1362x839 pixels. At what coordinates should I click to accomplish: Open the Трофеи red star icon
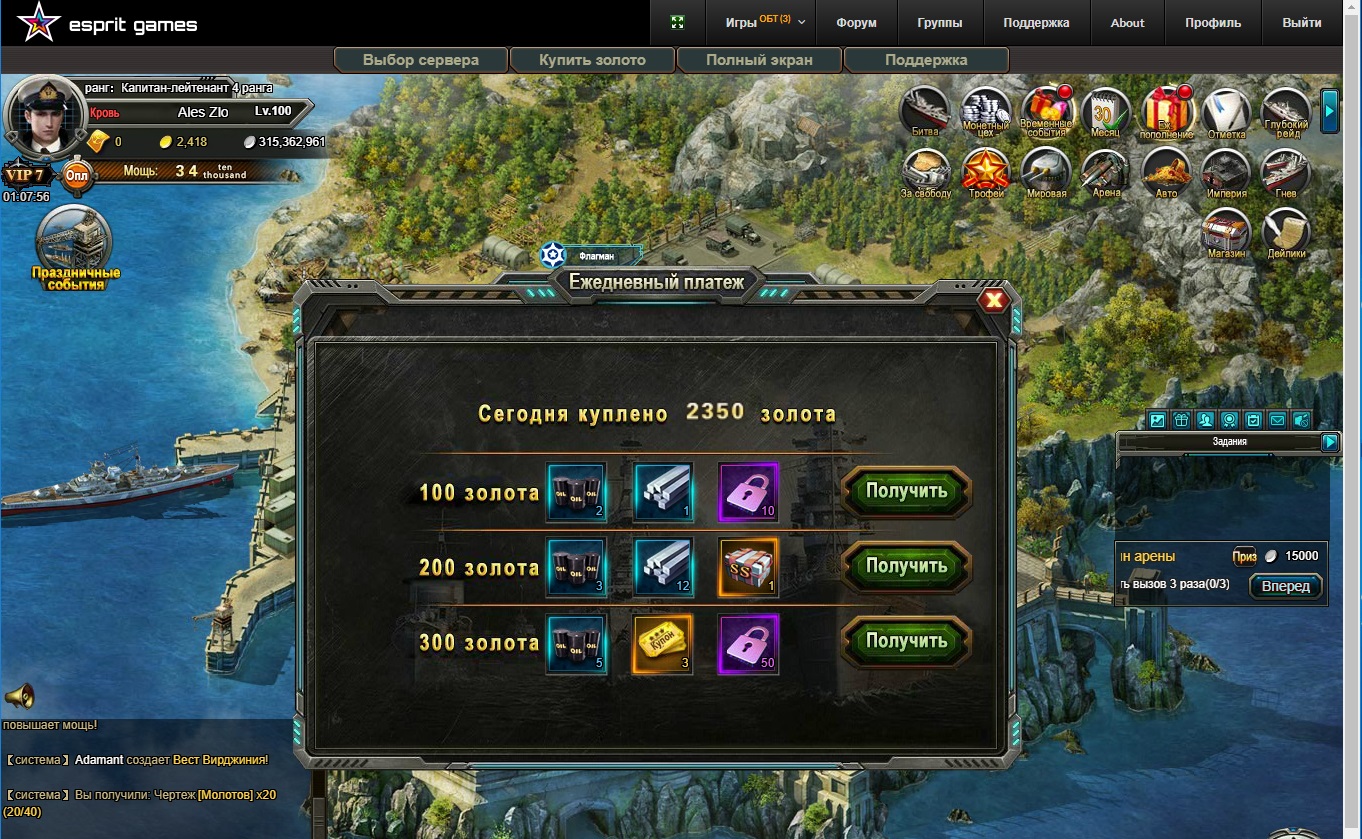(x=986, y=172)
